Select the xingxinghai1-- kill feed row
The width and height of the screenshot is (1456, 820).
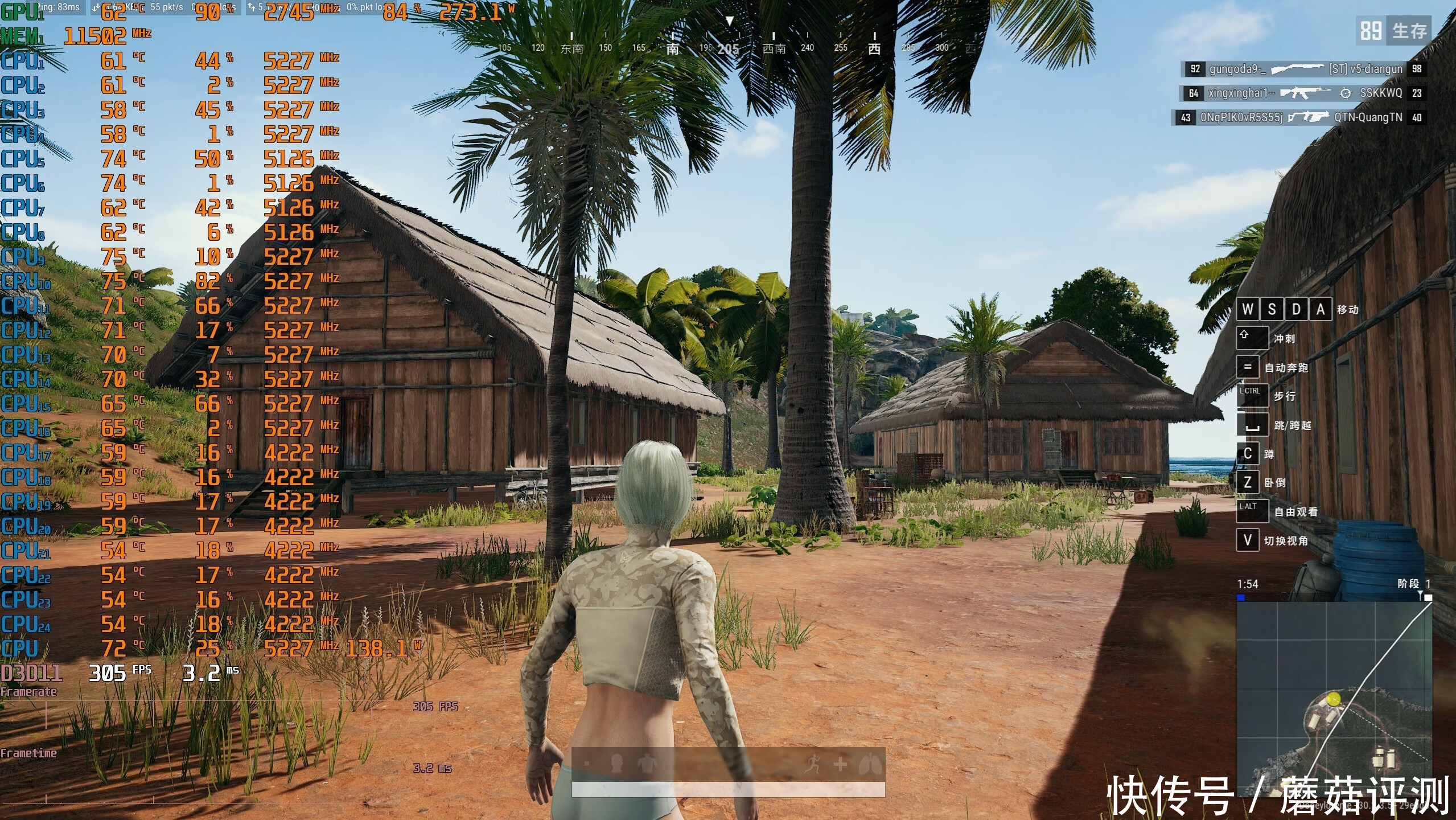[x=1303, y=93]
